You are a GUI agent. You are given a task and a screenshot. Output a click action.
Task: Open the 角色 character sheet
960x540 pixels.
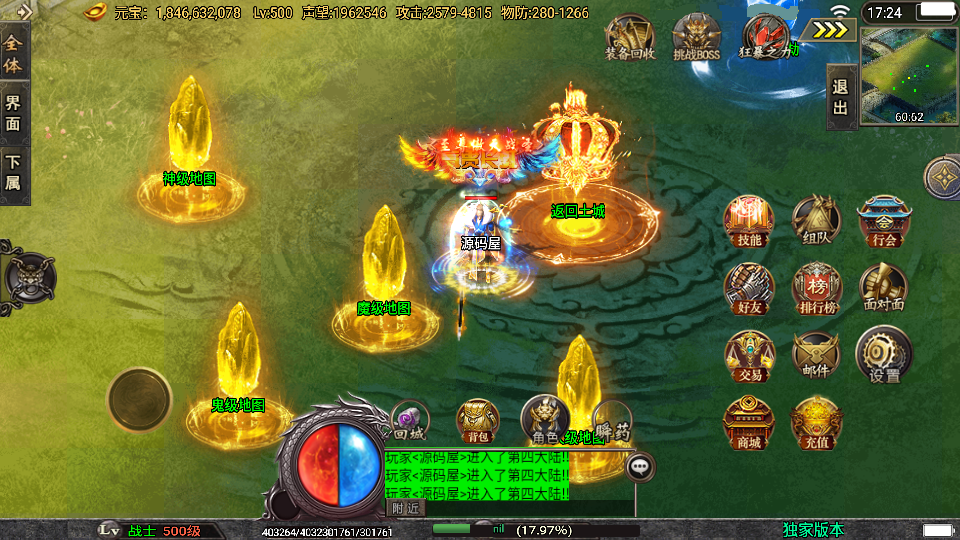point(545,419)
